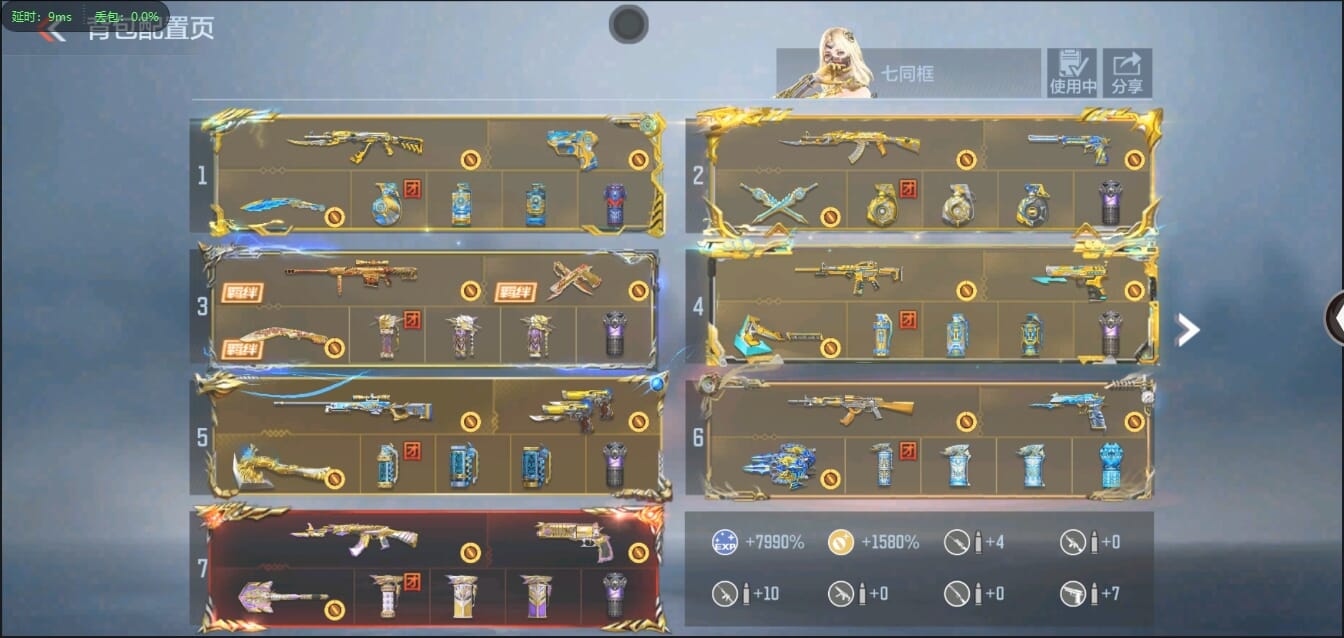Go back using the top-left arrow
This screenshot has height=638, width=1344.
coord(50,31)
